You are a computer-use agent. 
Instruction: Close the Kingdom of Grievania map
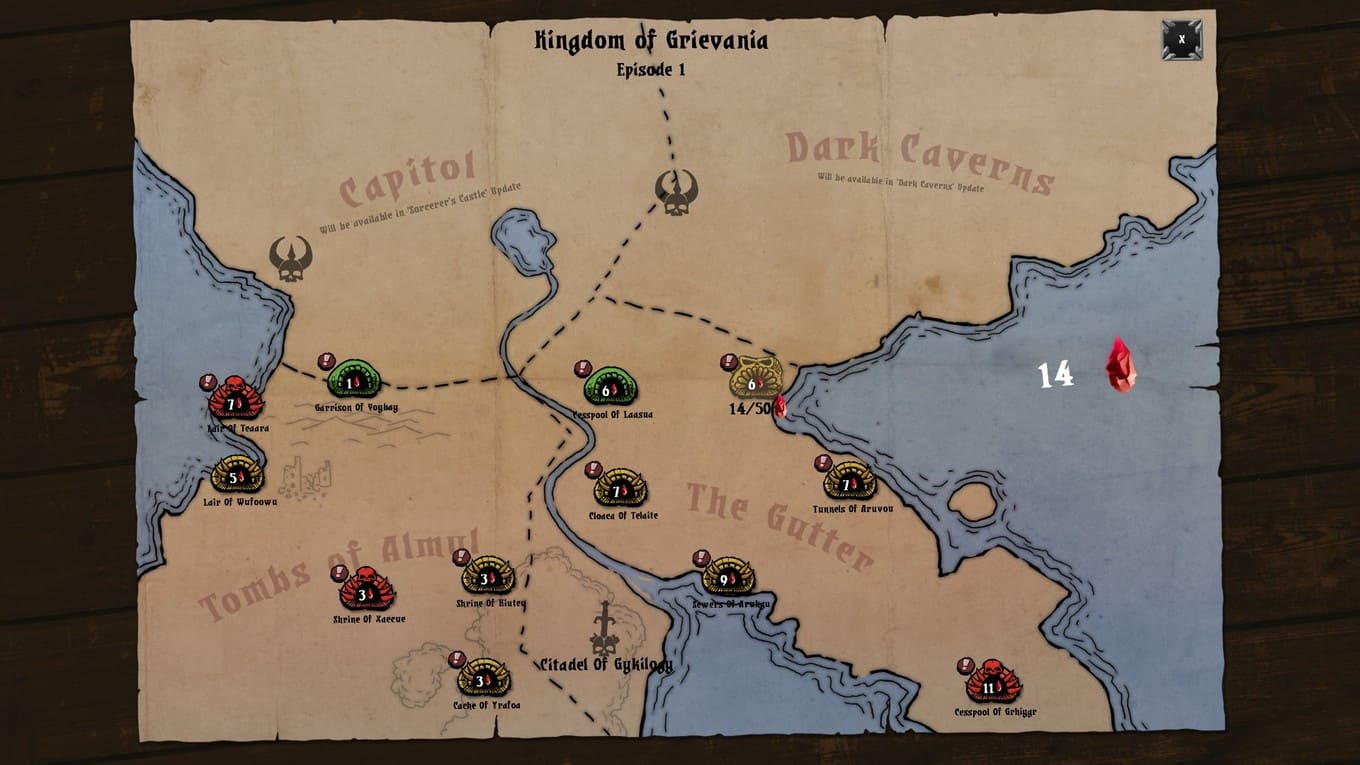click(x=1181, y=40)
